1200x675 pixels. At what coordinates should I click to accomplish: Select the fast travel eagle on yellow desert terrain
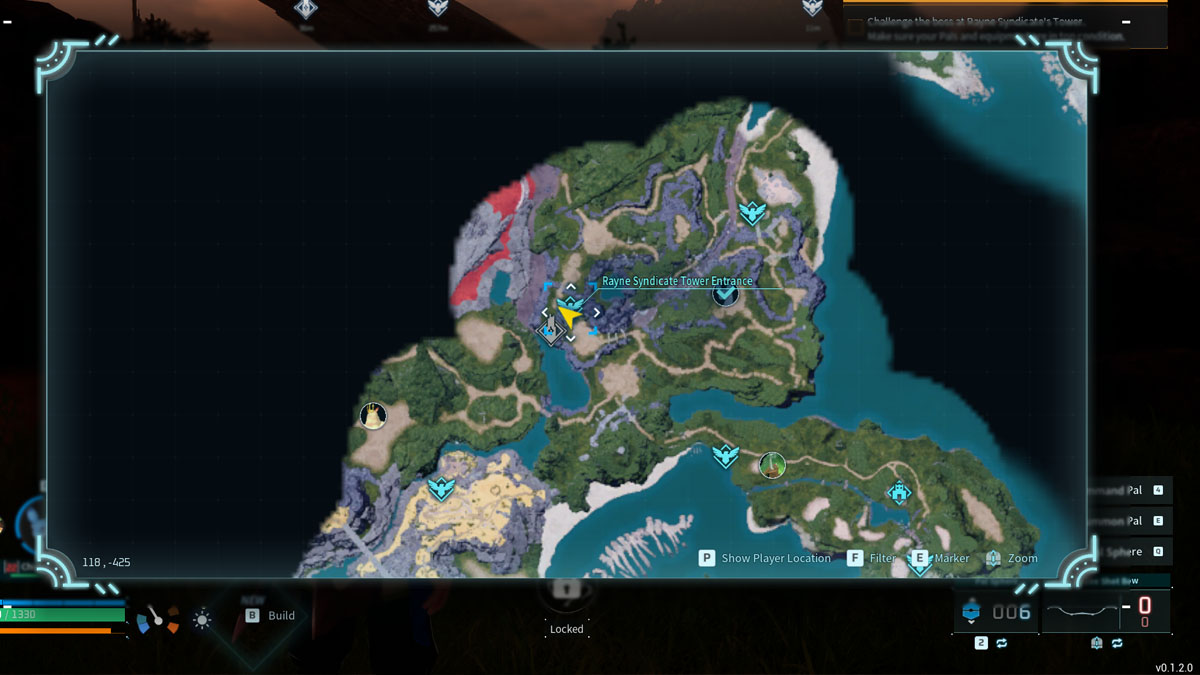click(441, 488)
